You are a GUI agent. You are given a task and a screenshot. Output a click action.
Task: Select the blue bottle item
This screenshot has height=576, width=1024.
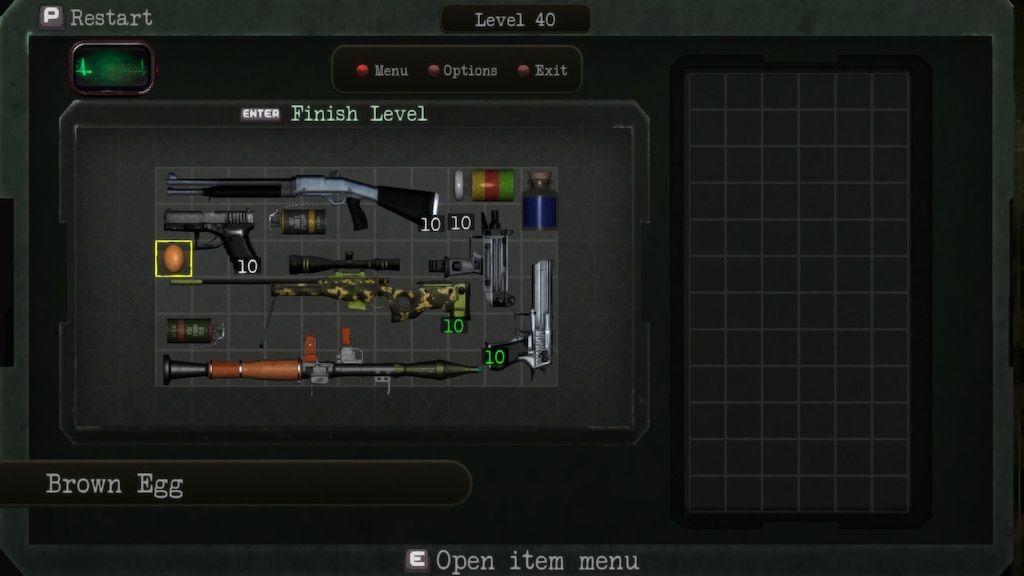coord(540,202)
